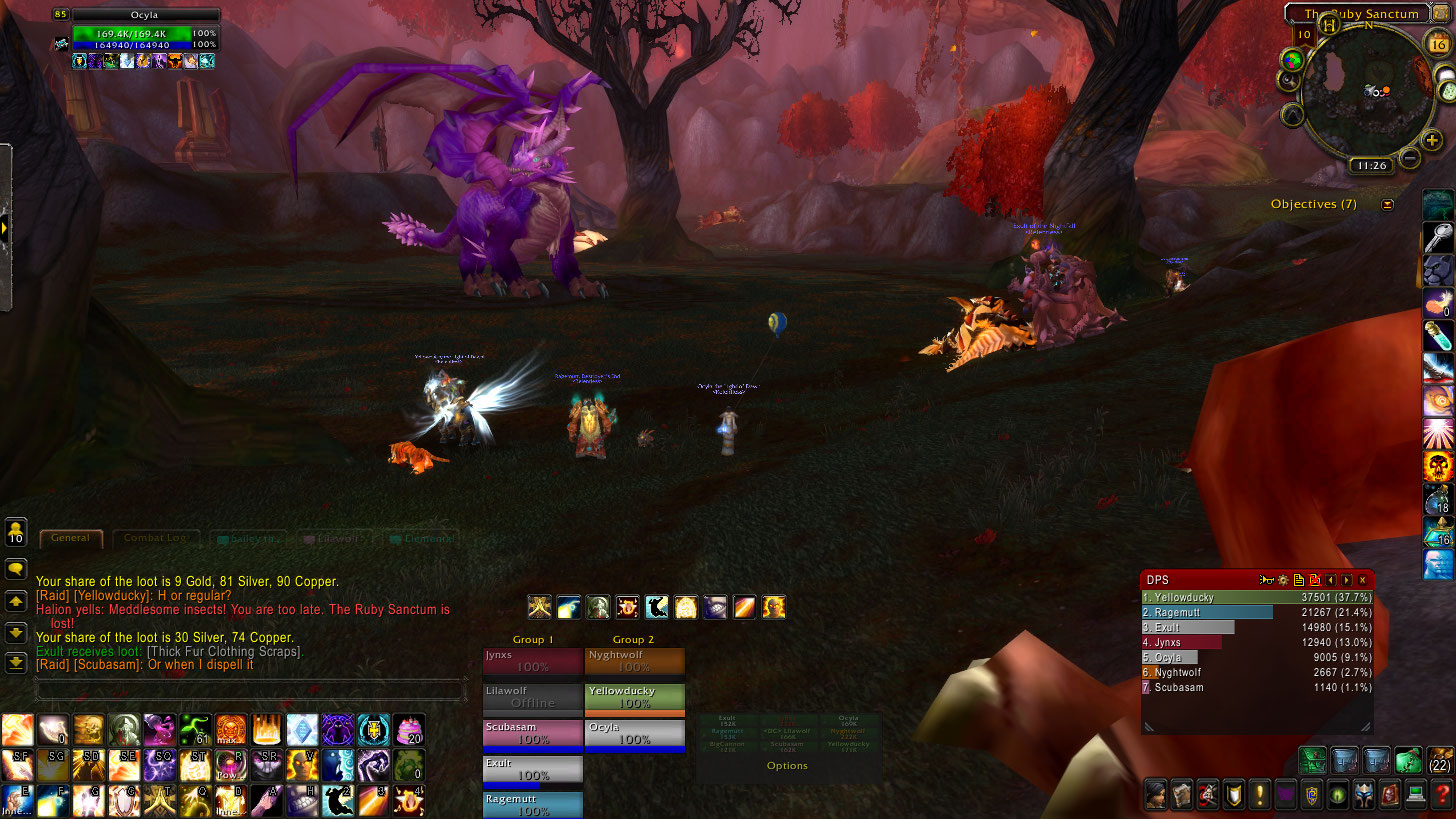Open the character info portrait button
This screenshot has height=819, width=1456.
[1157, 795]
